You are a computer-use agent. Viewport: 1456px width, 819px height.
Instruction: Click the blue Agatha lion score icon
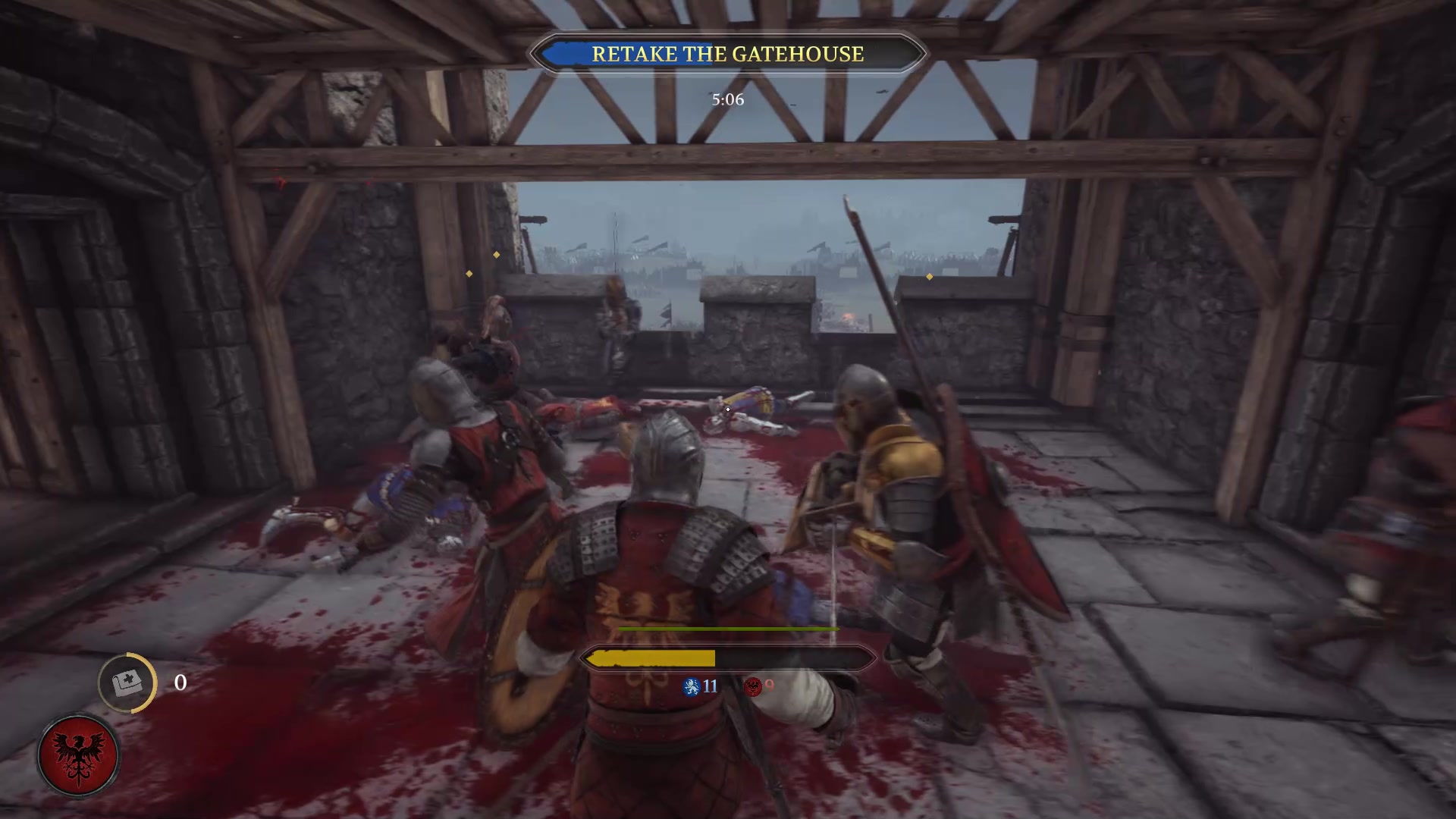[x=692, y=687]
